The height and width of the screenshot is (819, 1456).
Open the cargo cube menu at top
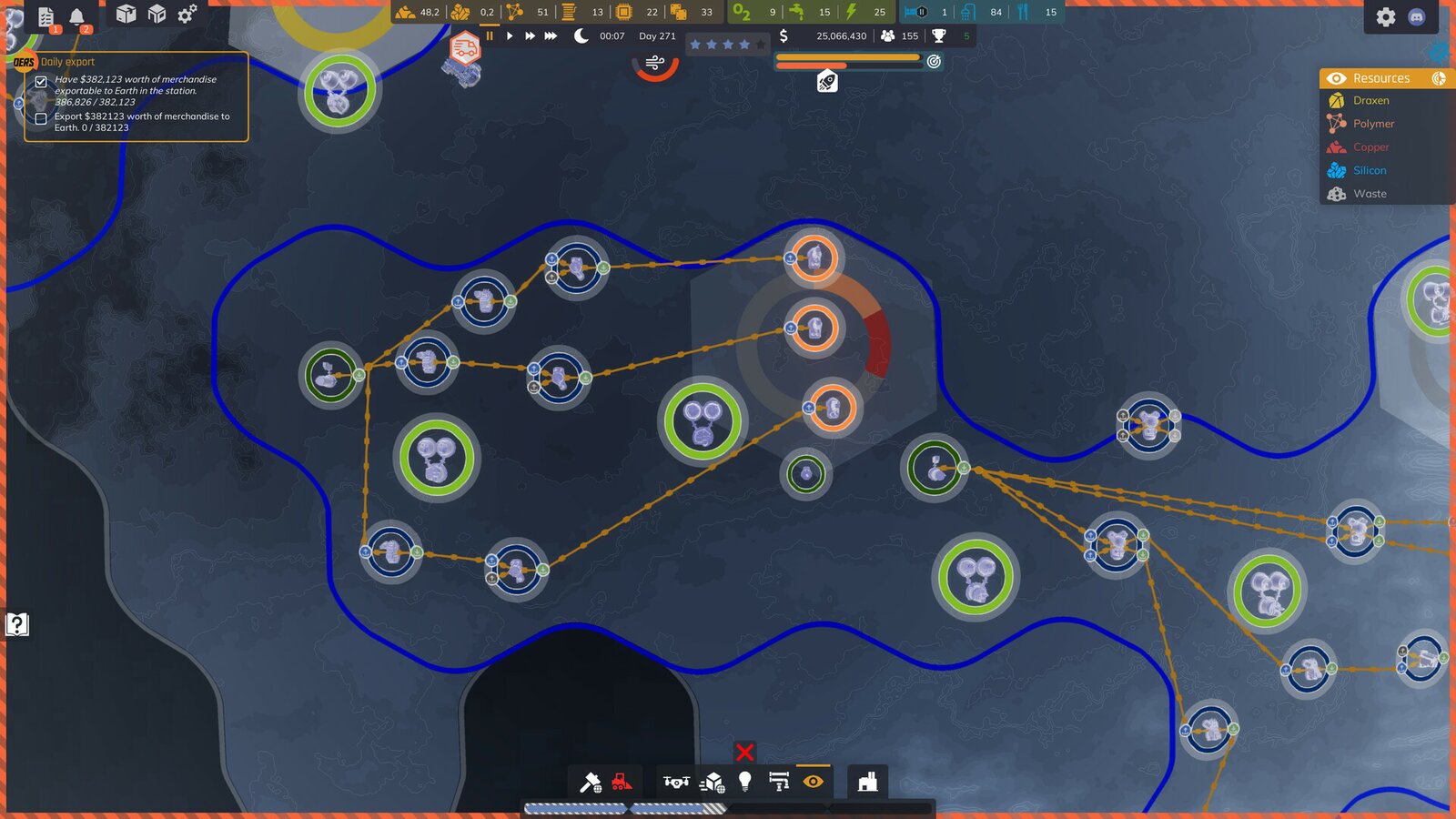click(126, 13)
